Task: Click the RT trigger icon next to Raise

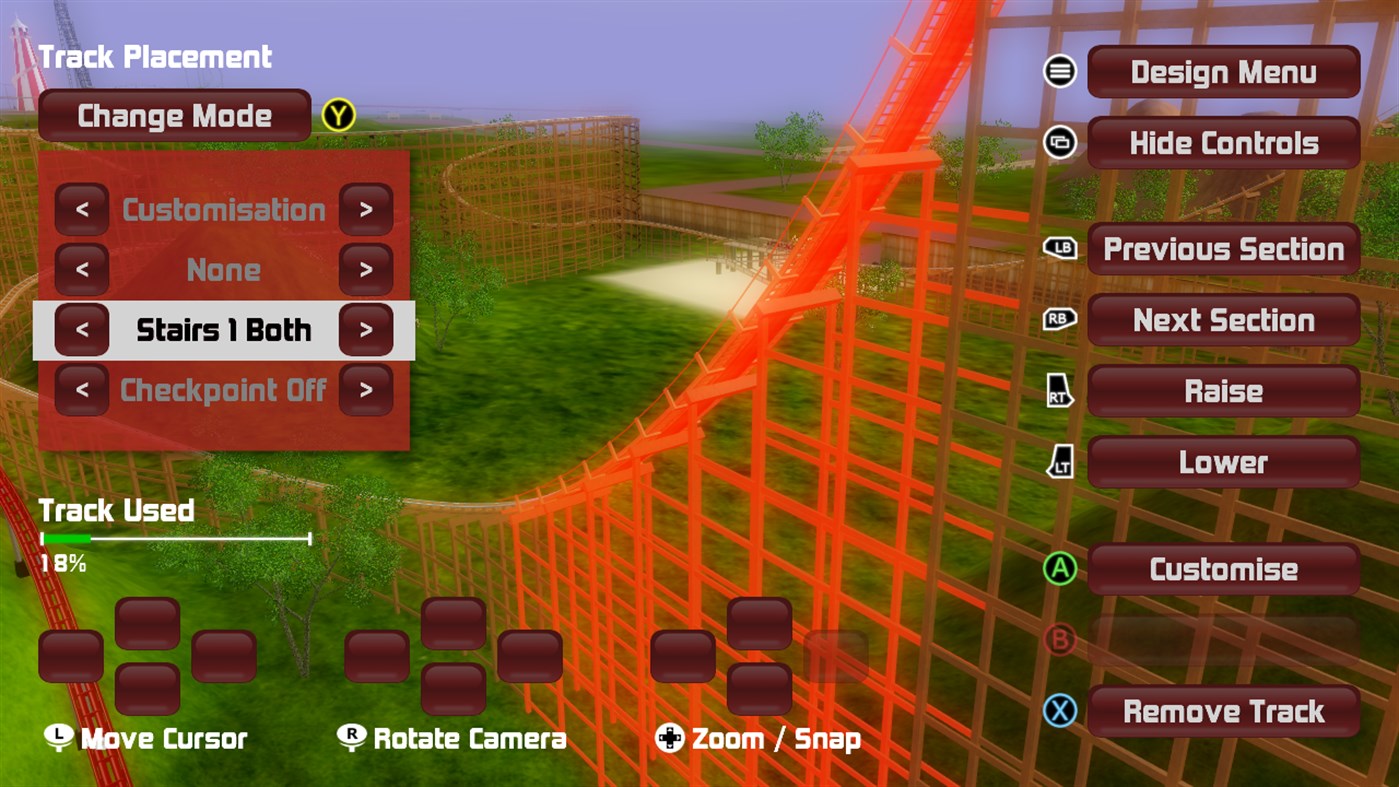Action: [x=1058, y=391]
